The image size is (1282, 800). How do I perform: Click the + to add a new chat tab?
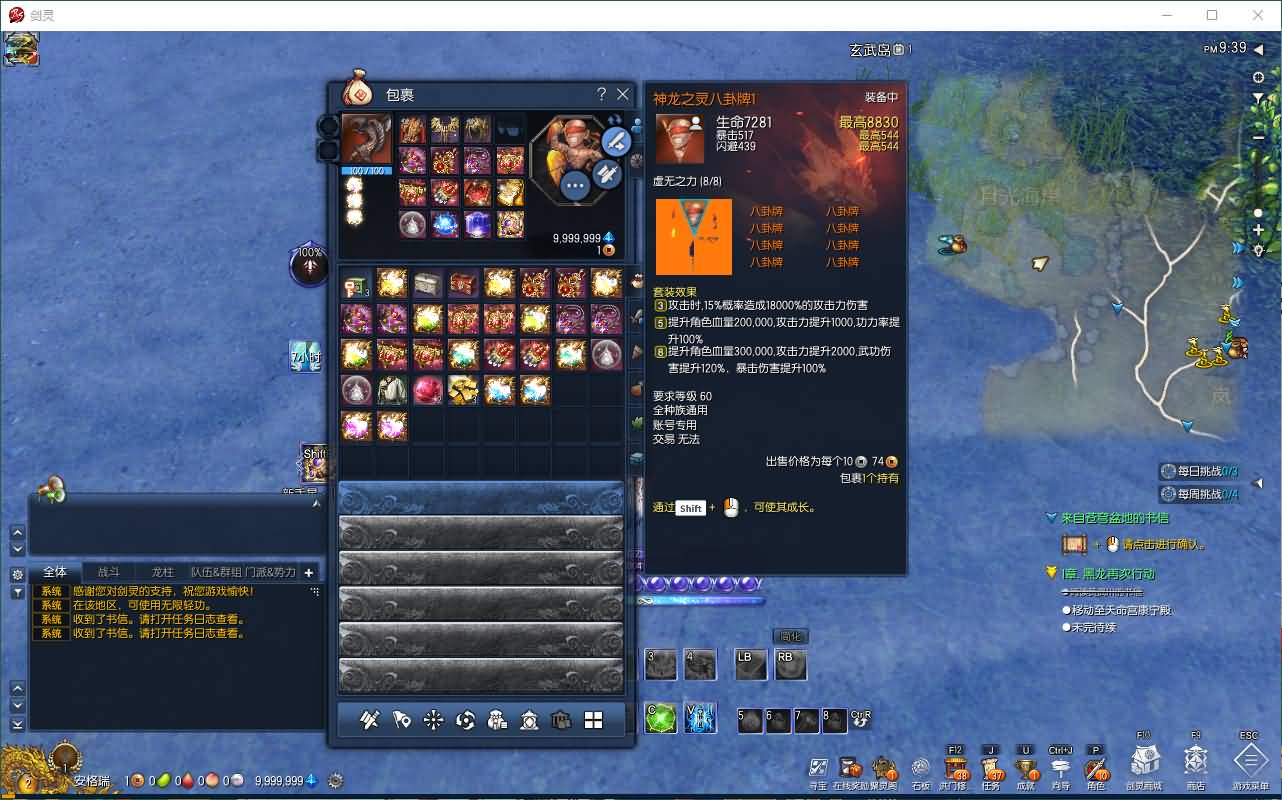coord(308,571)
